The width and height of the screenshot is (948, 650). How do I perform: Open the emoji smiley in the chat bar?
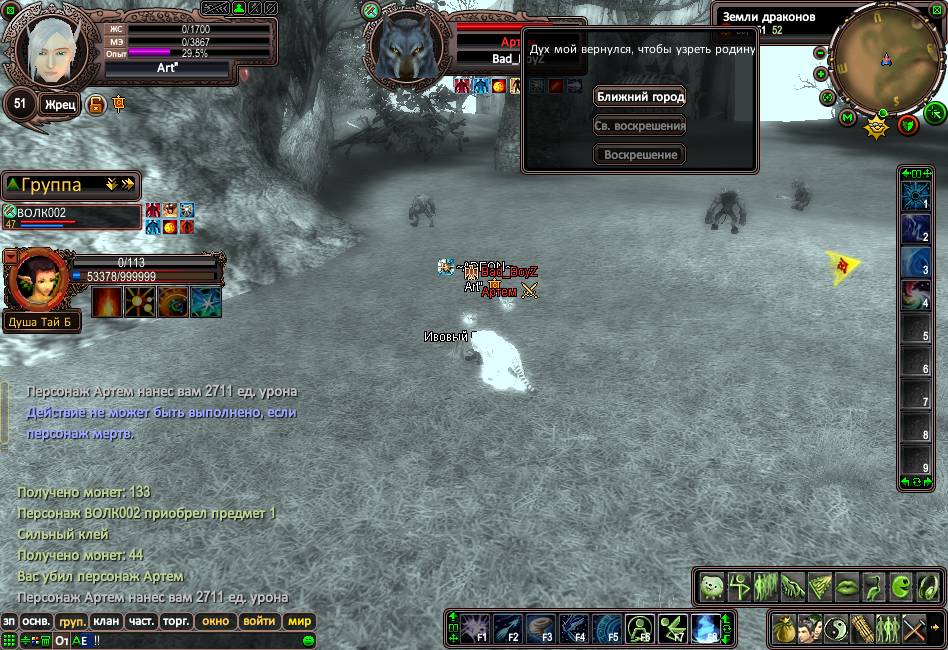[x=309, y=640]
